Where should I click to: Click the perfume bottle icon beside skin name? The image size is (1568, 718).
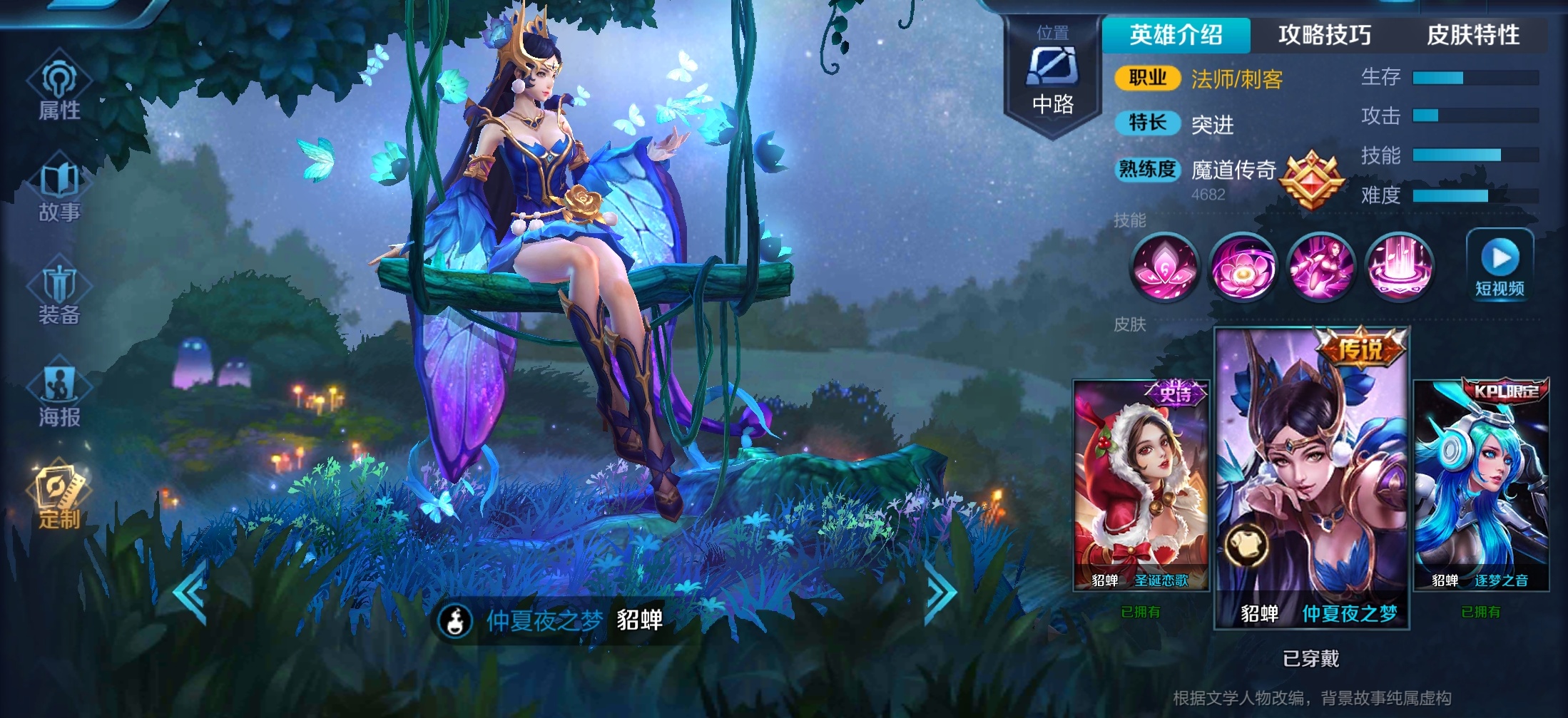tap(455, 620)
